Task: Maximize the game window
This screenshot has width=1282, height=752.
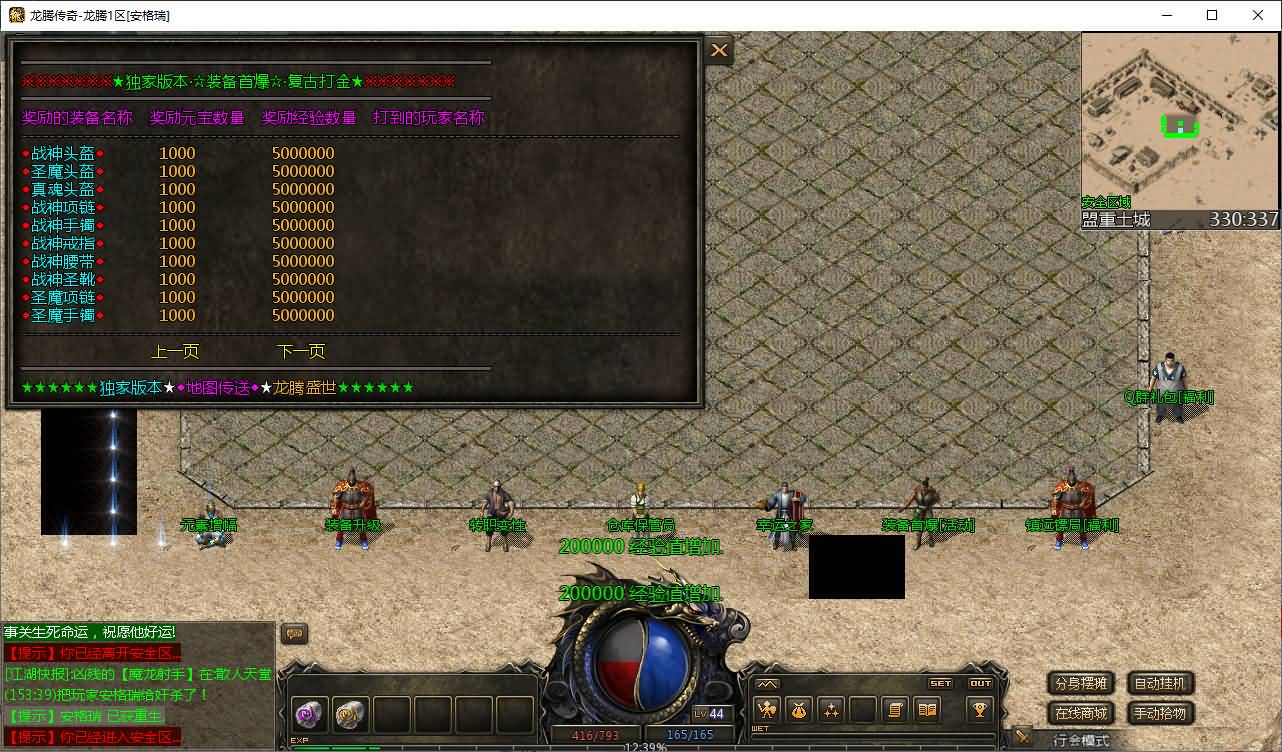Action: point(1212,15)
